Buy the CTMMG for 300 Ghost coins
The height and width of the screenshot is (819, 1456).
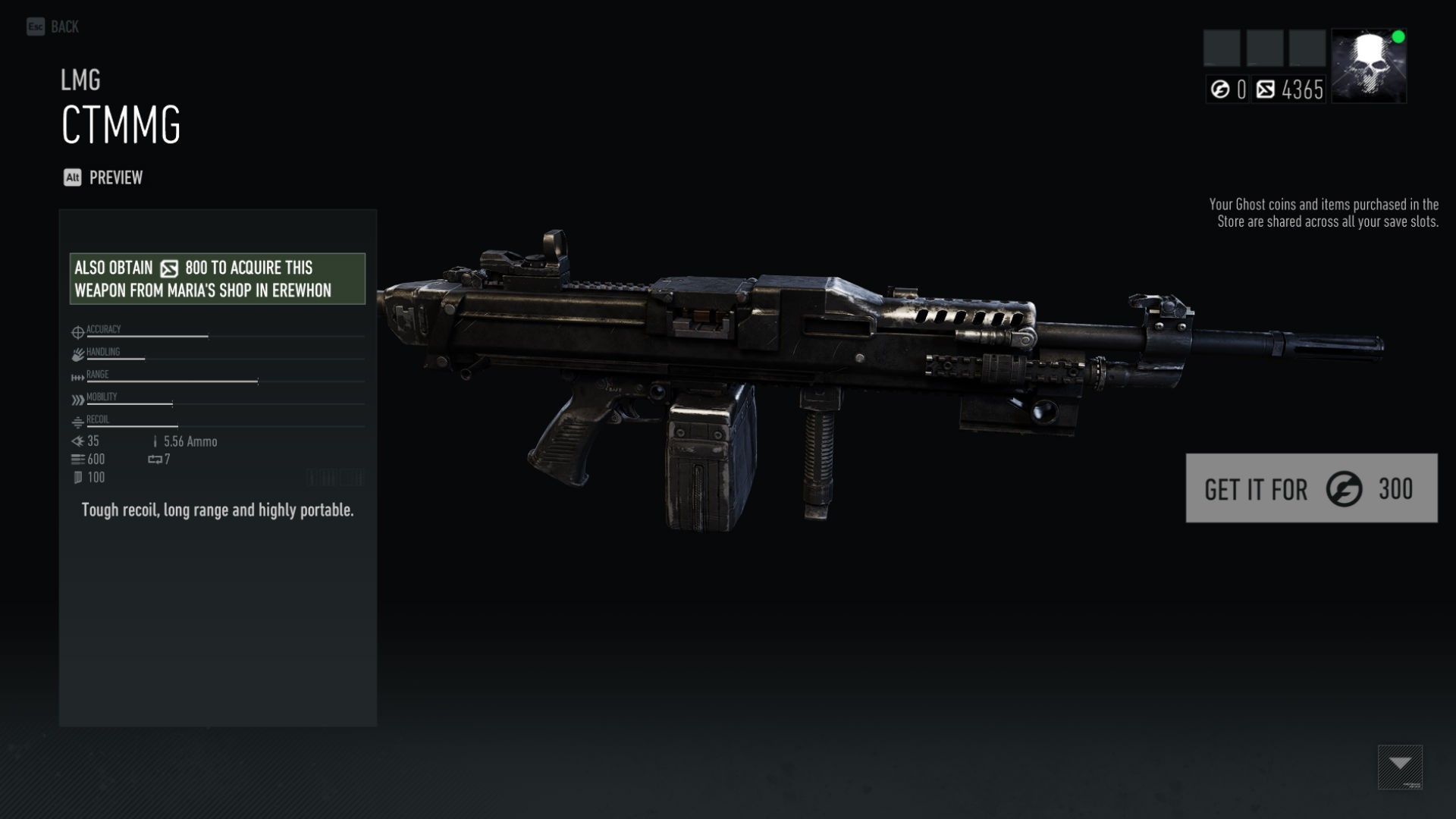[1310, 488]
